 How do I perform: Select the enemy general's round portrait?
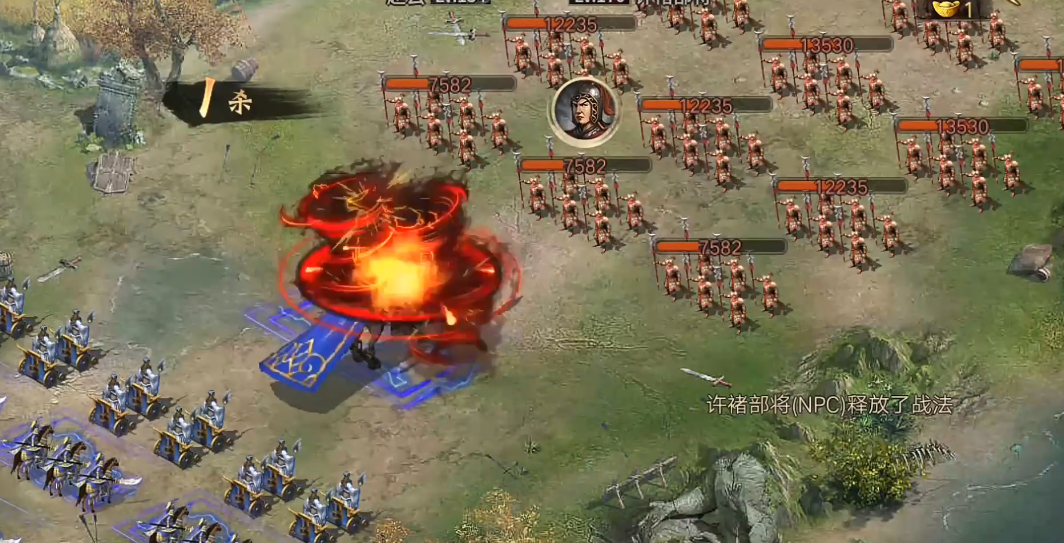pyautogui.click(x=583, y=109)
